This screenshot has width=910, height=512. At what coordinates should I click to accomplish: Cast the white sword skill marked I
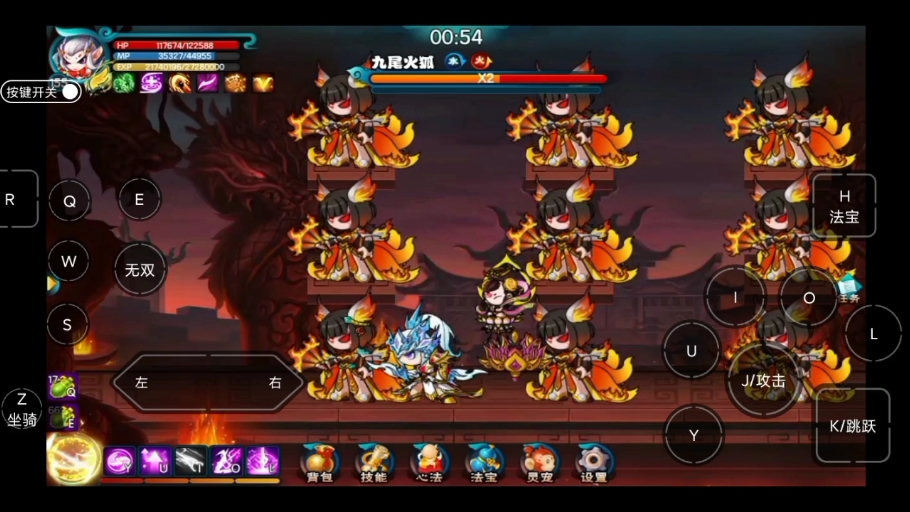(x=191, y=460)
